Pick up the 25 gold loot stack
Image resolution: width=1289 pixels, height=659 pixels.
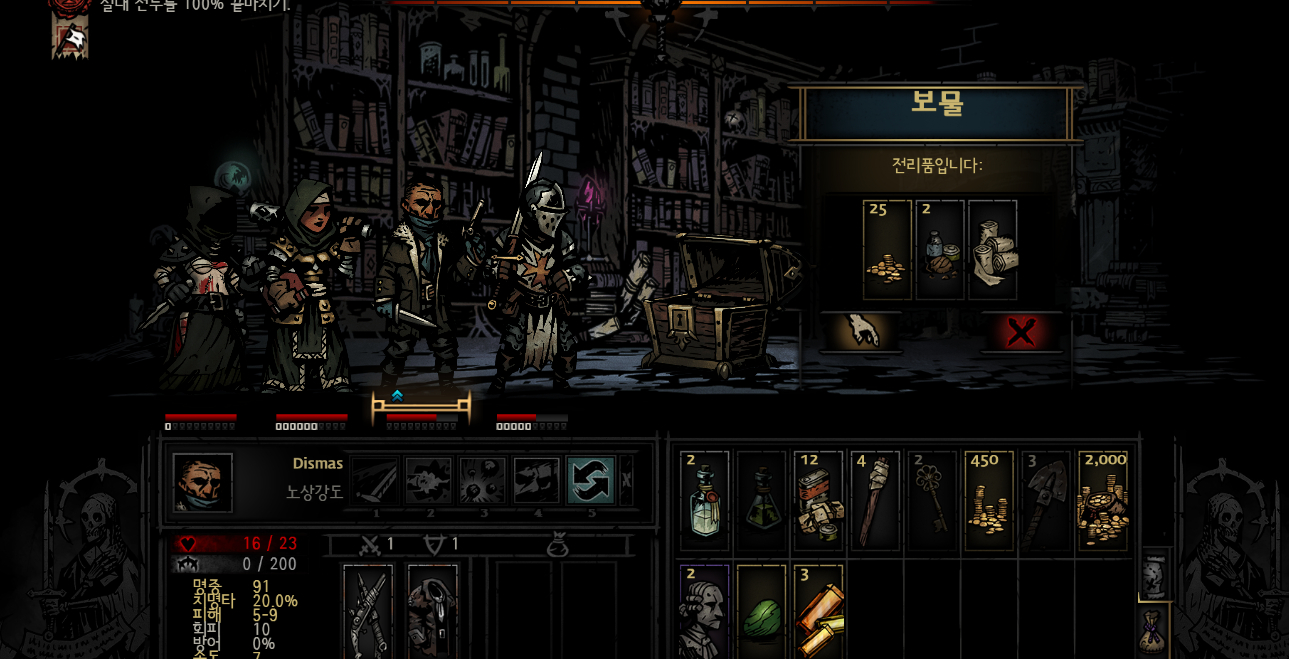click(x=887, y=250)
